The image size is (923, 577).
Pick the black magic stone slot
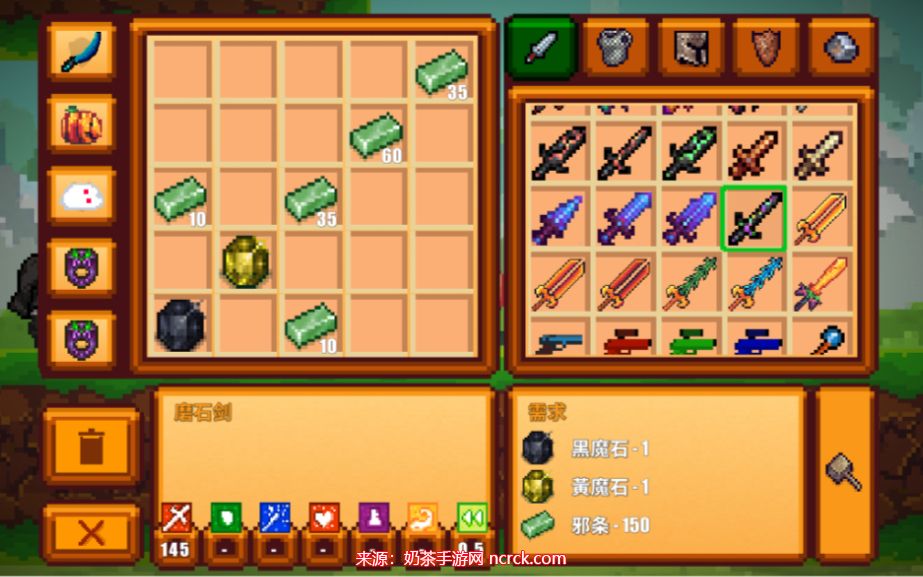[181, 325]
